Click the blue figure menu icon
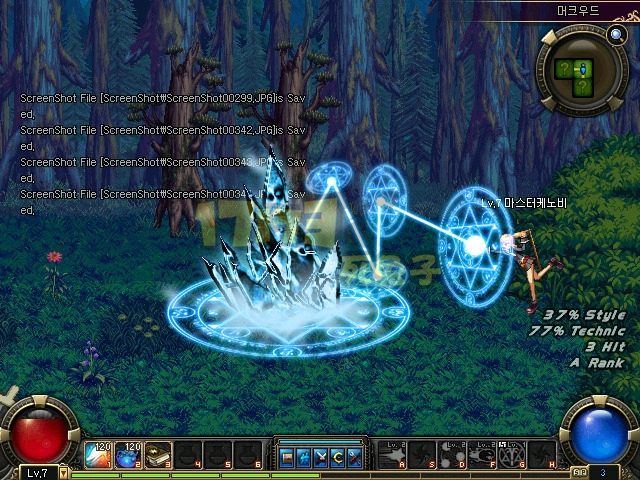Image resolution: width=640 pixels, height=480 pixels. coord(303,458)
